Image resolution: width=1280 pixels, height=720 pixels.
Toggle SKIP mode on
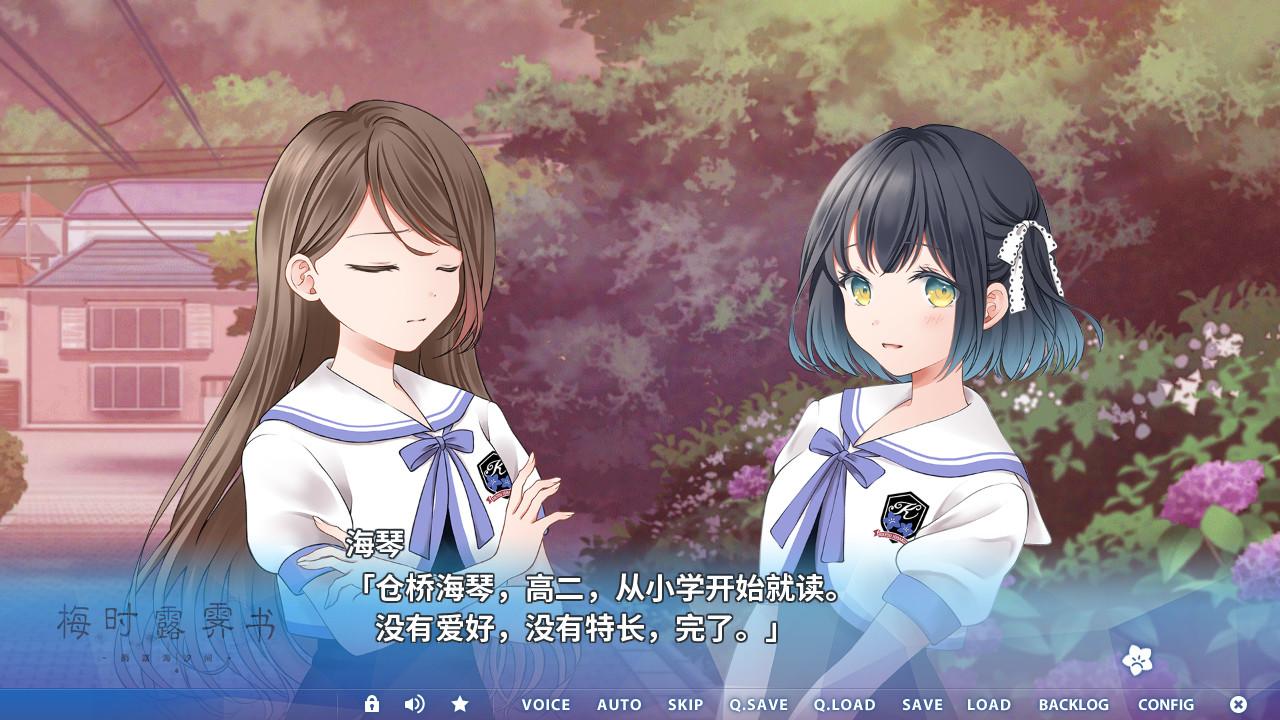(686, 705)
